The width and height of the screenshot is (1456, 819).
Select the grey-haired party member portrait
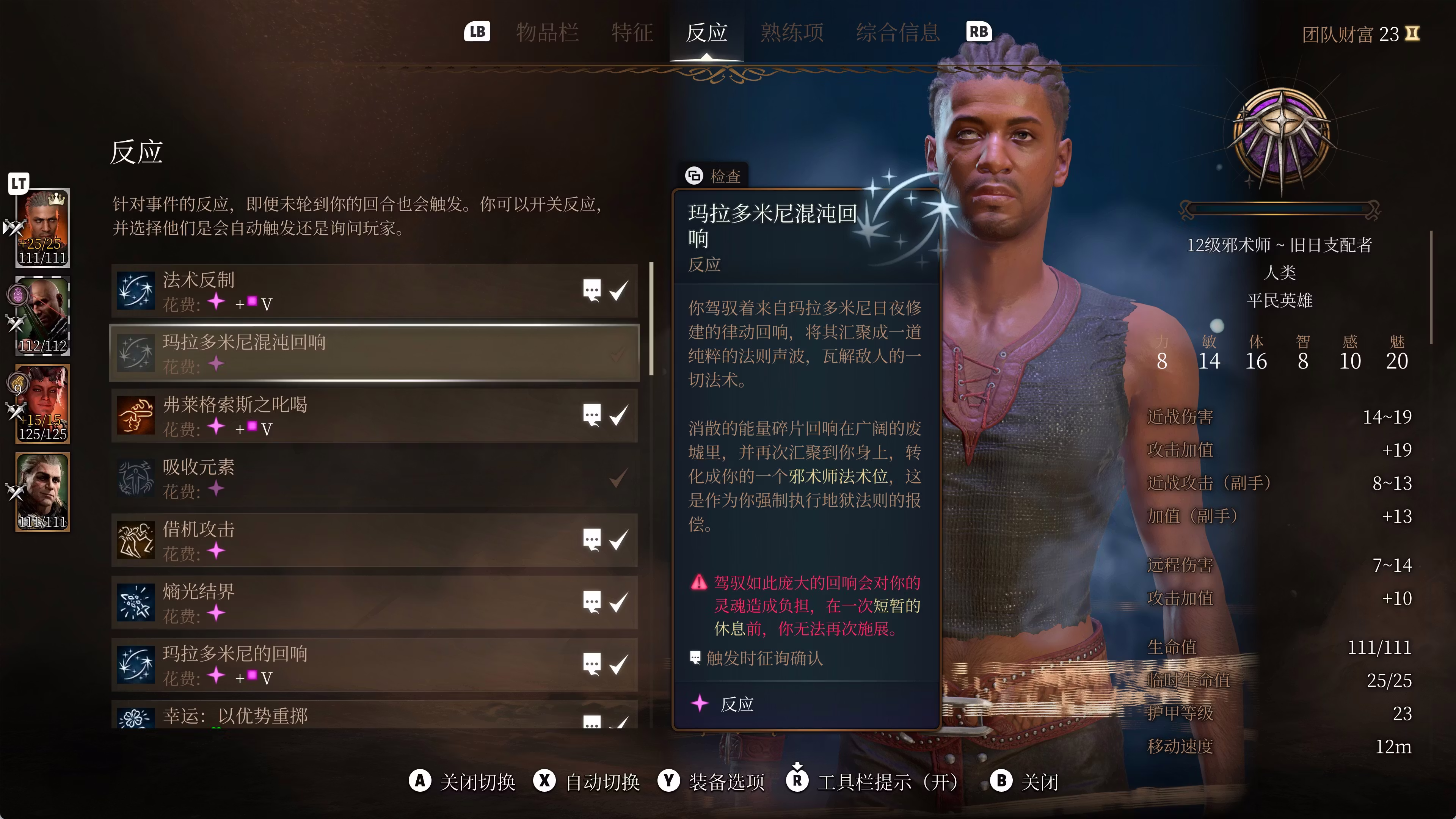(x=43, y=492)
